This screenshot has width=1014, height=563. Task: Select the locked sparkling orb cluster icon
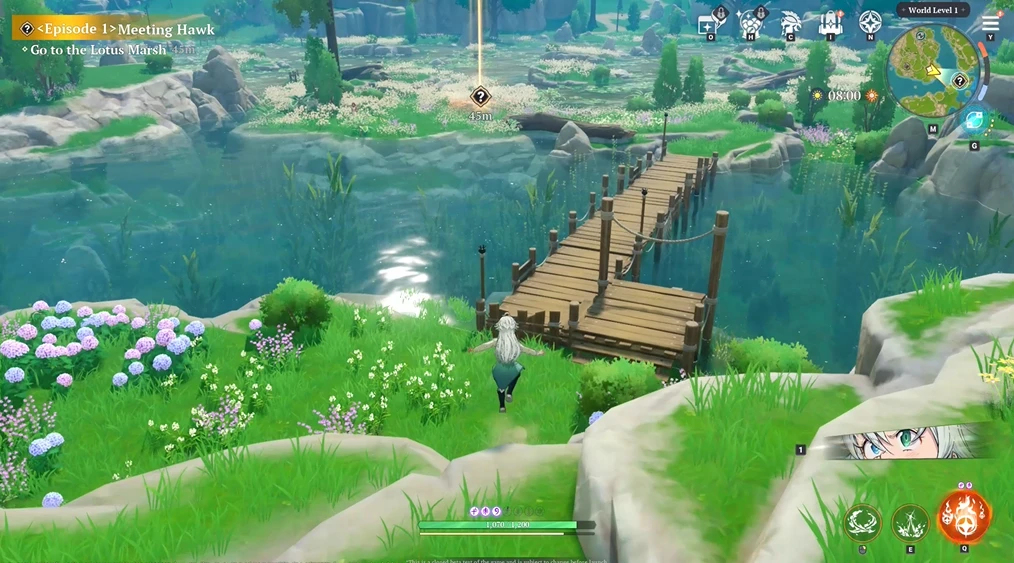751,23
